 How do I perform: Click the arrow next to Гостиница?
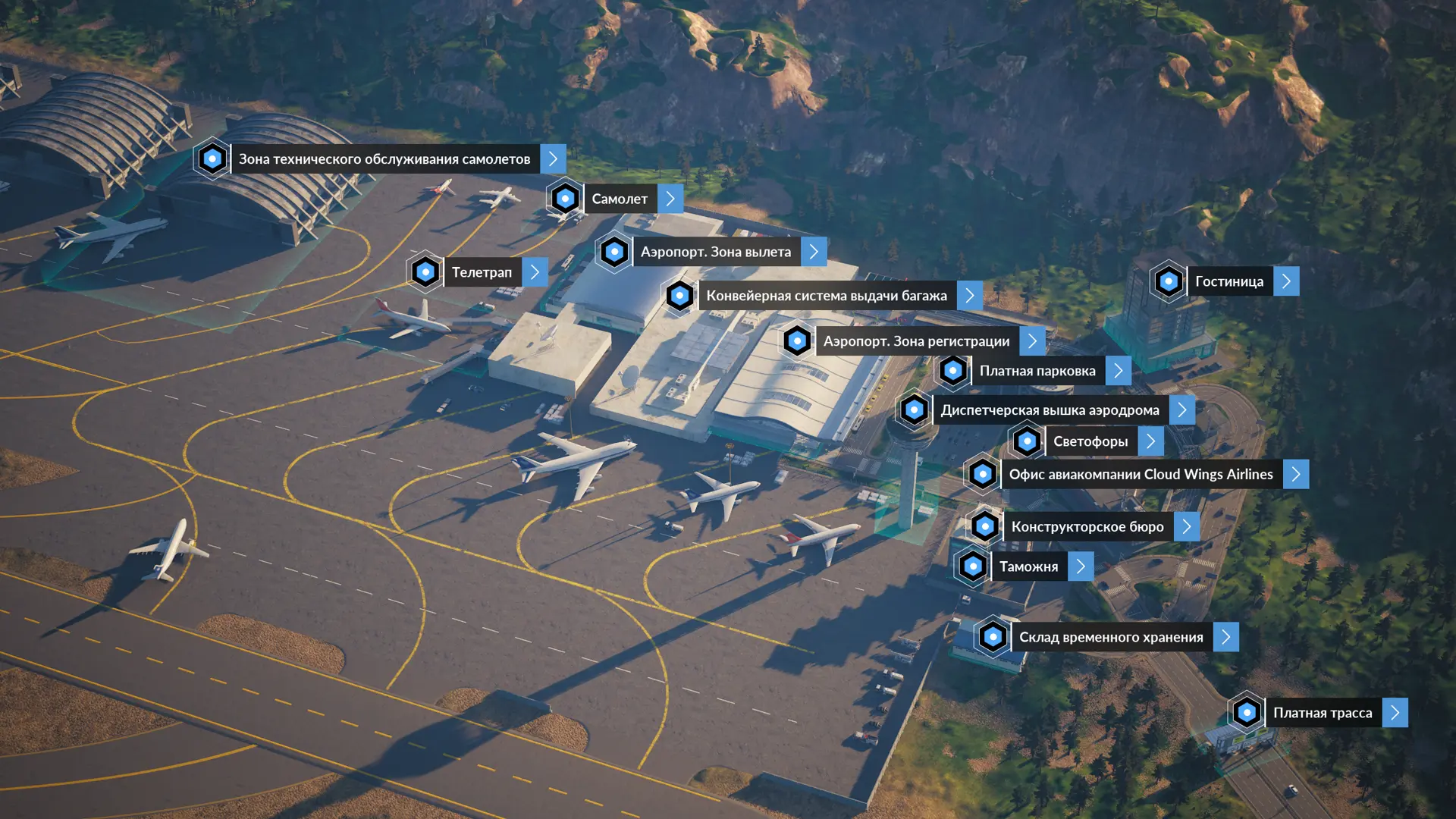click(1286, 281)
